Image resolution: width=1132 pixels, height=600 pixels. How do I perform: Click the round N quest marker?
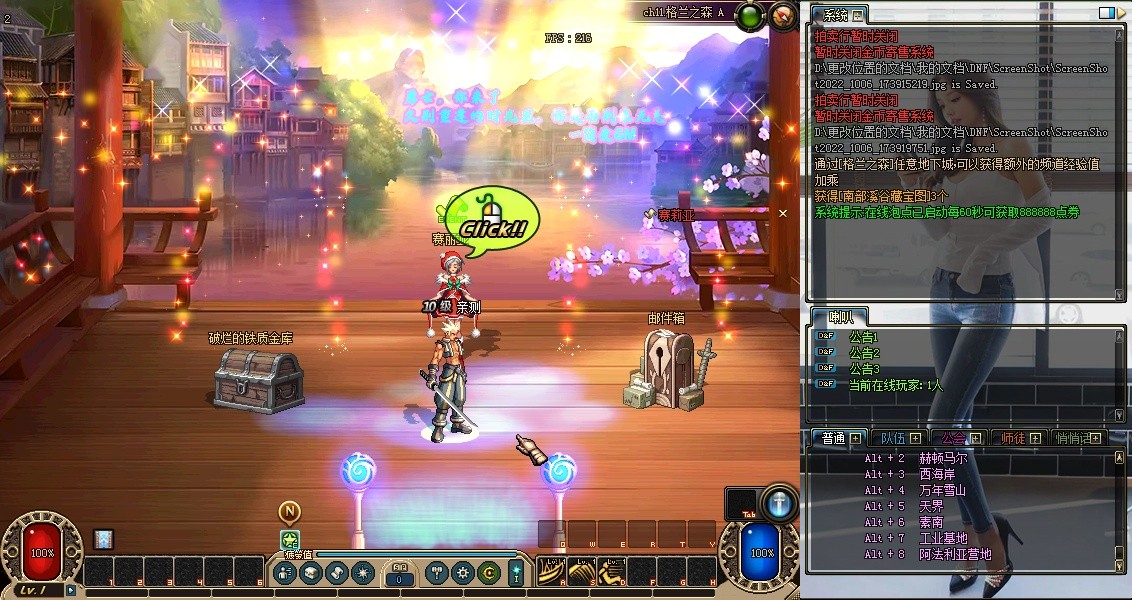289,512
